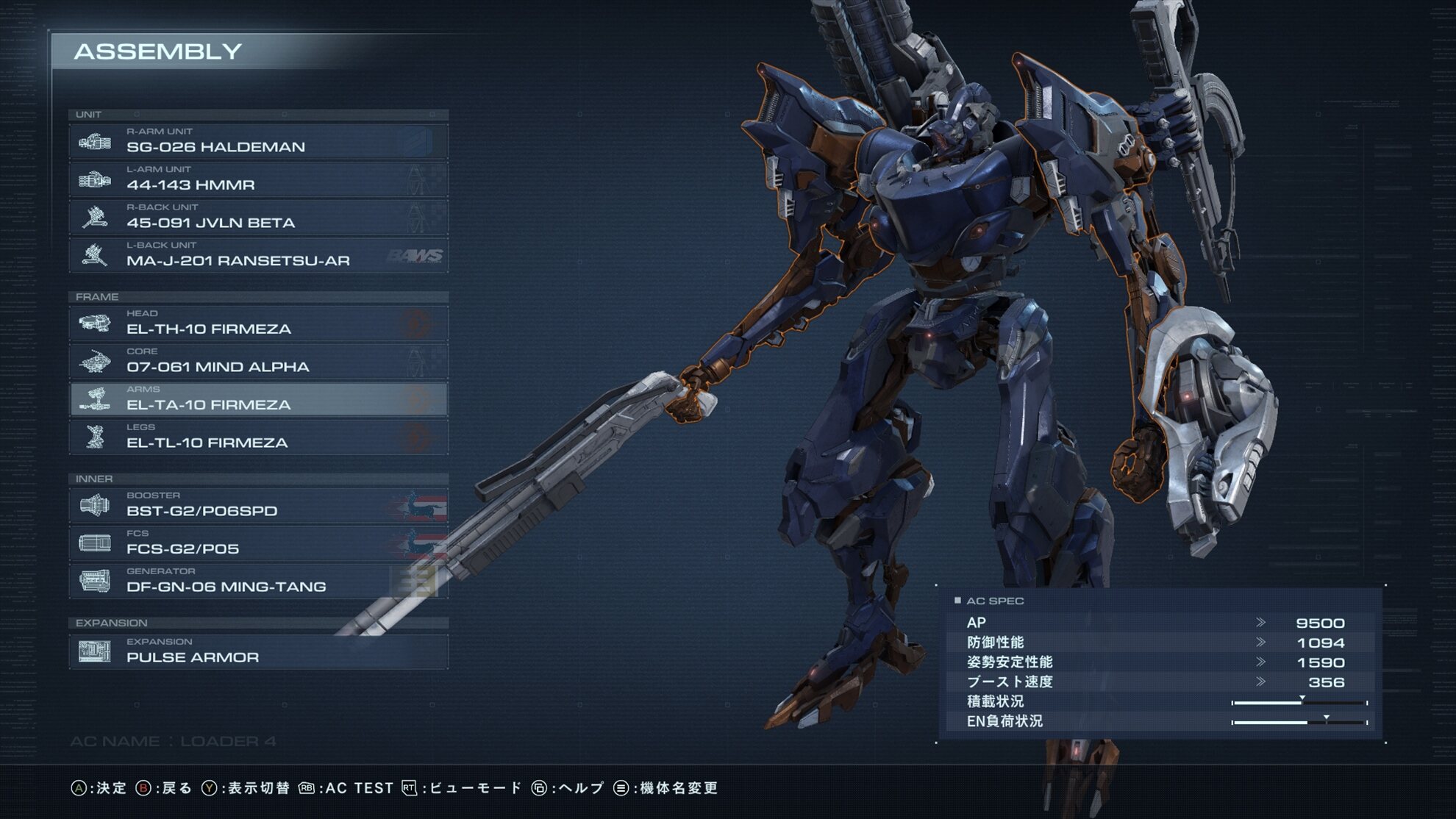1456x819 pixels.
Task: Select the Booster BST-G2/P06SPD row
Action: pos(258,506)
